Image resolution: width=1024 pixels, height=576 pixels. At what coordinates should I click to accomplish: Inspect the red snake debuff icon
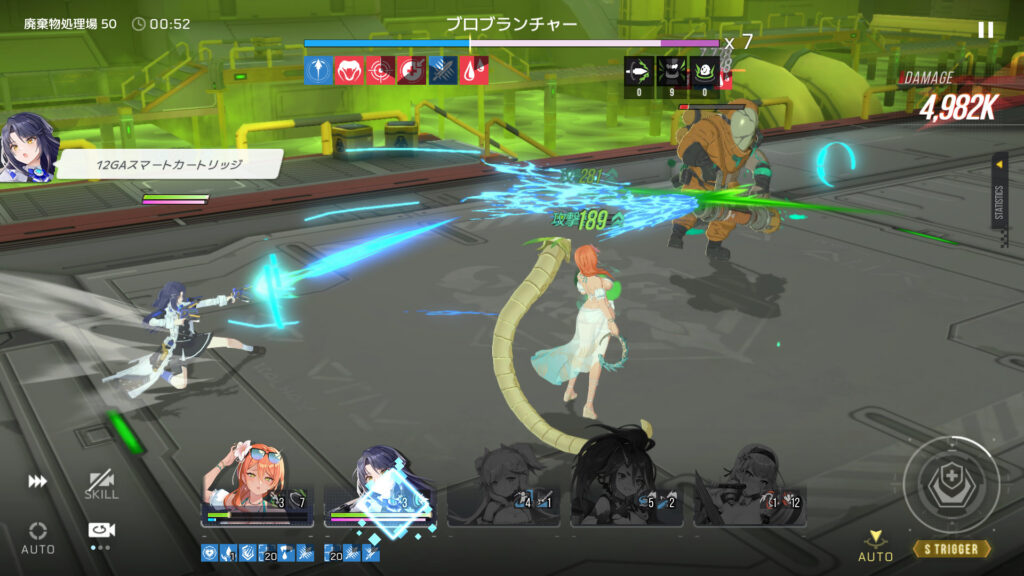coord(349,70)
